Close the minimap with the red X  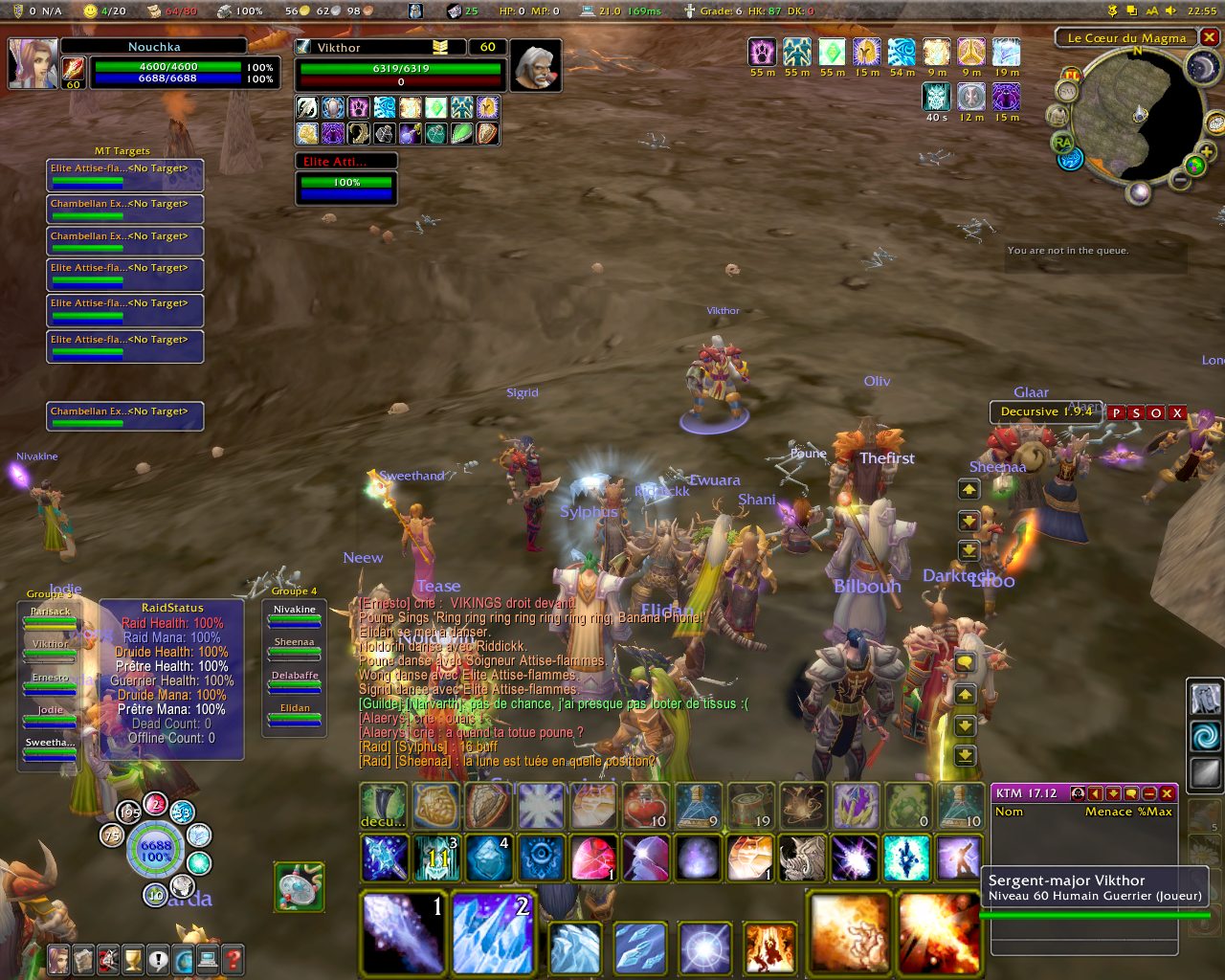pos(1210,37)
